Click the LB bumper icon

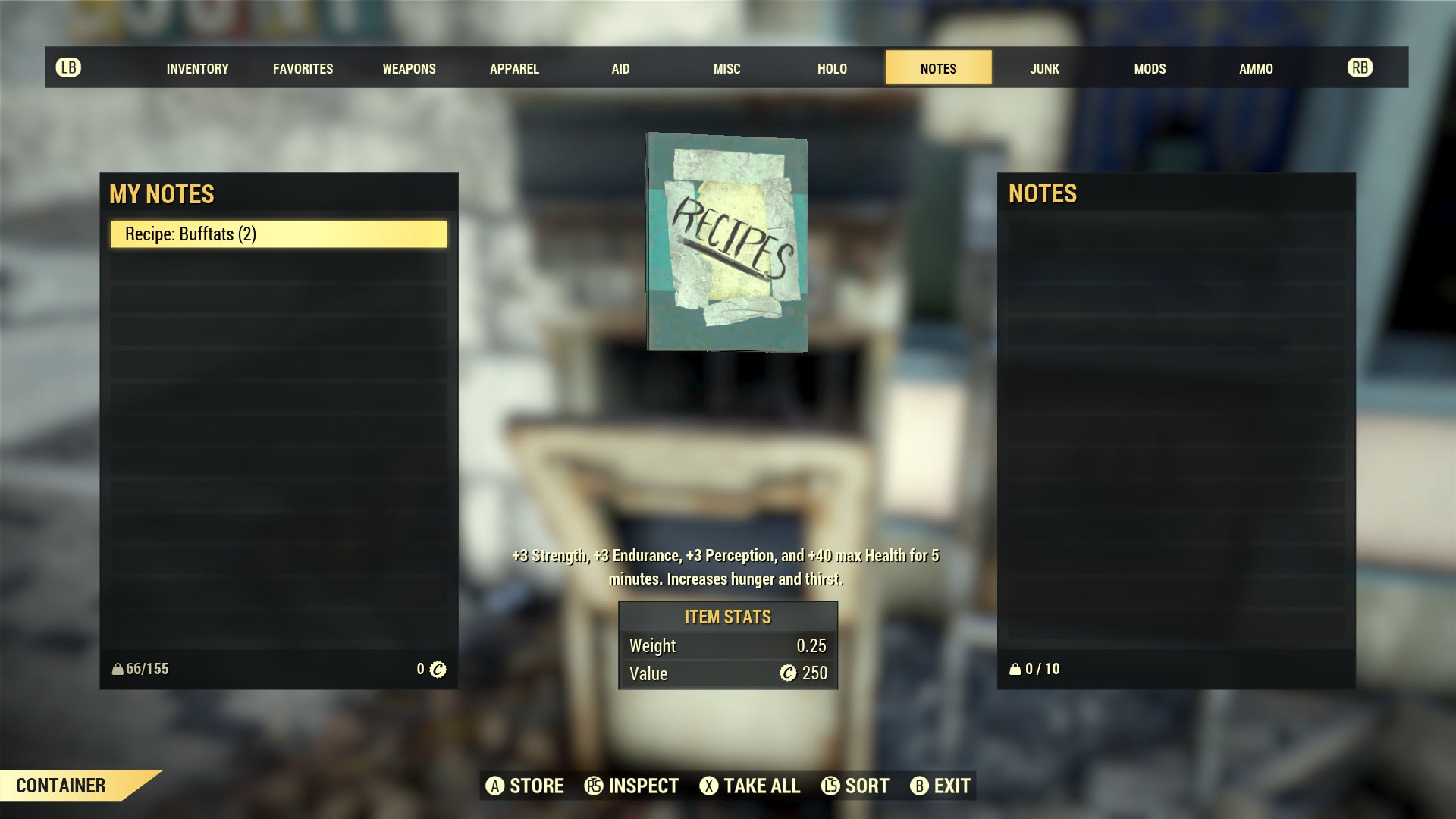(x=69, y=67)
